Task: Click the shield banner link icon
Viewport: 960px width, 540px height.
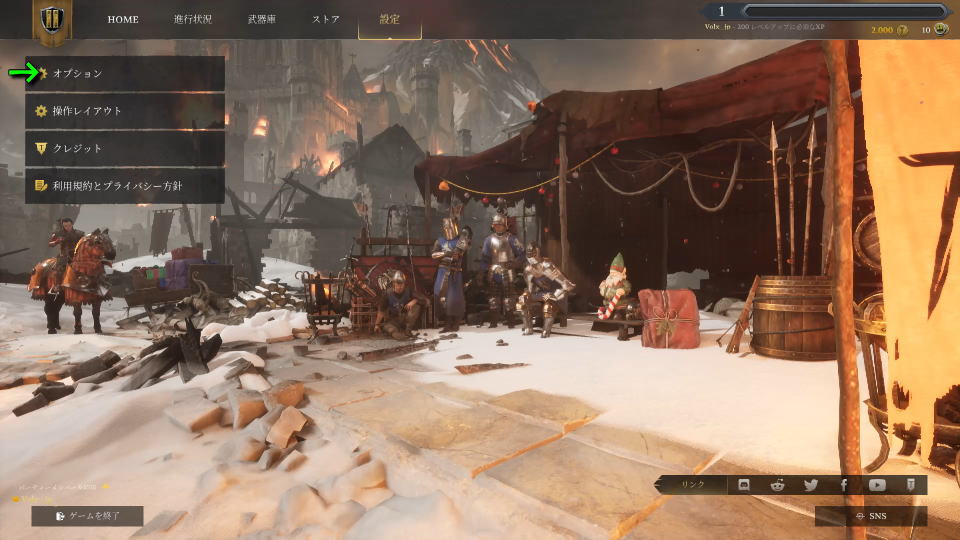Action: [910, 485]
